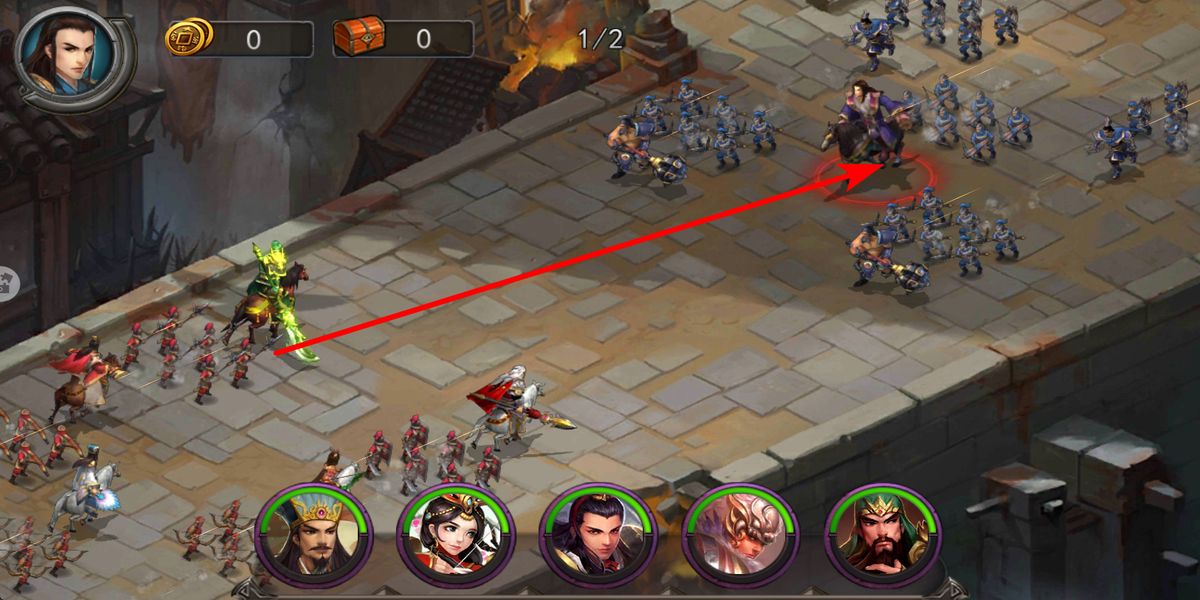Screen dimensions: 1200x600
Task: Open the round tab on the left screen edge
Action: click(x=8, y=282)
